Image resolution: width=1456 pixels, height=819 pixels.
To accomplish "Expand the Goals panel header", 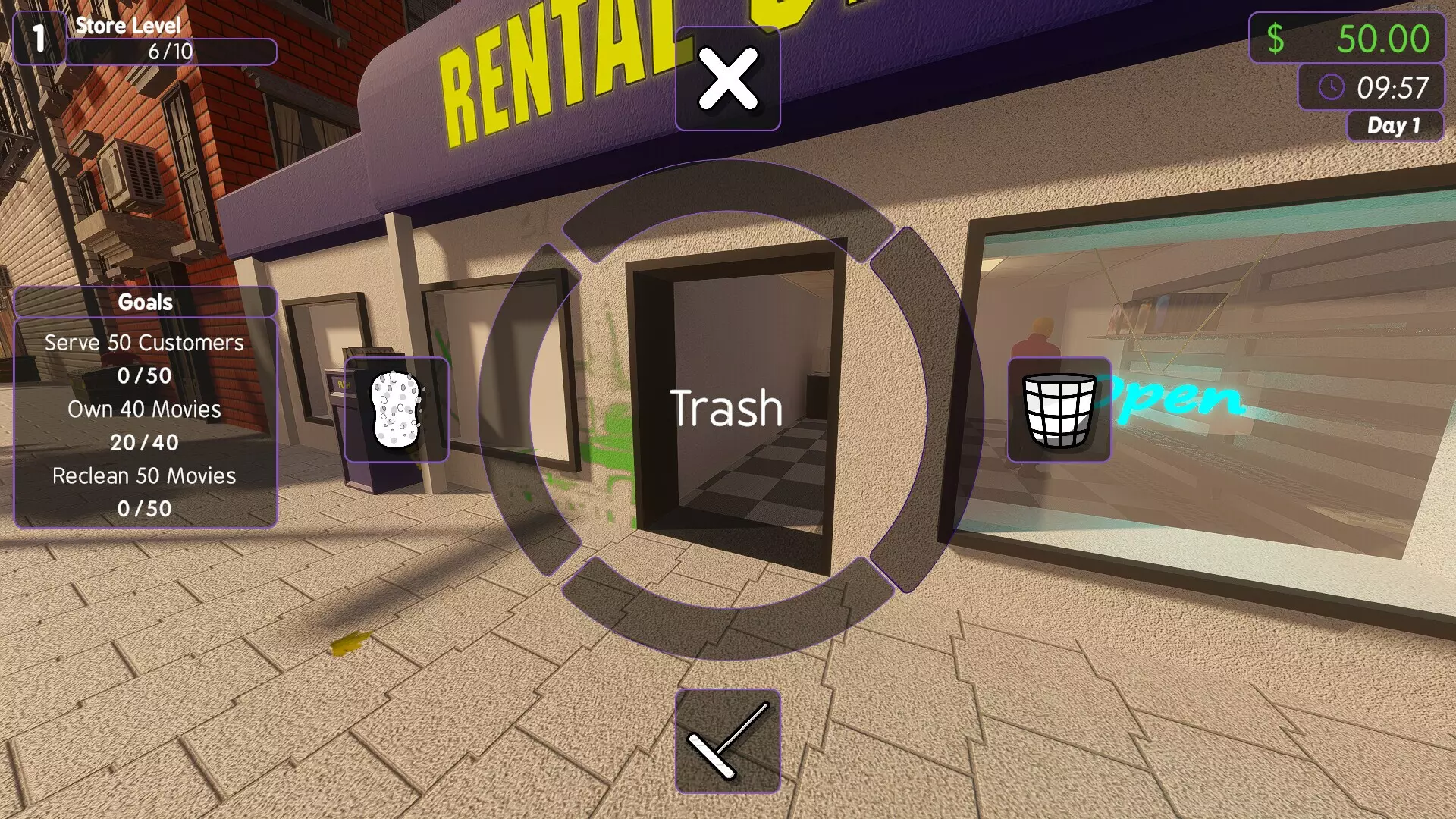I will pyautogui.click(x=145, y=302).
